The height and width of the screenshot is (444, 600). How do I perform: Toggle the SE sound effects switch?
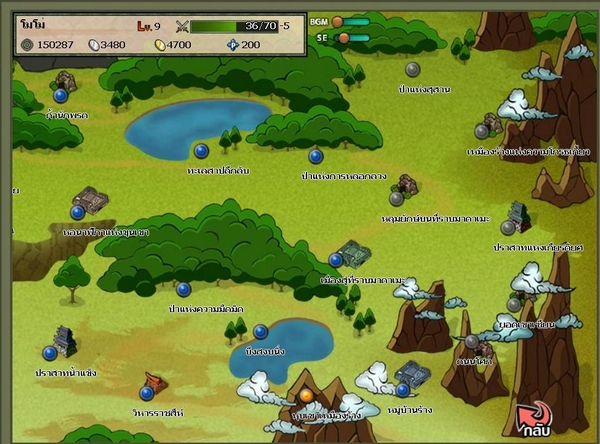click(344, 38)
